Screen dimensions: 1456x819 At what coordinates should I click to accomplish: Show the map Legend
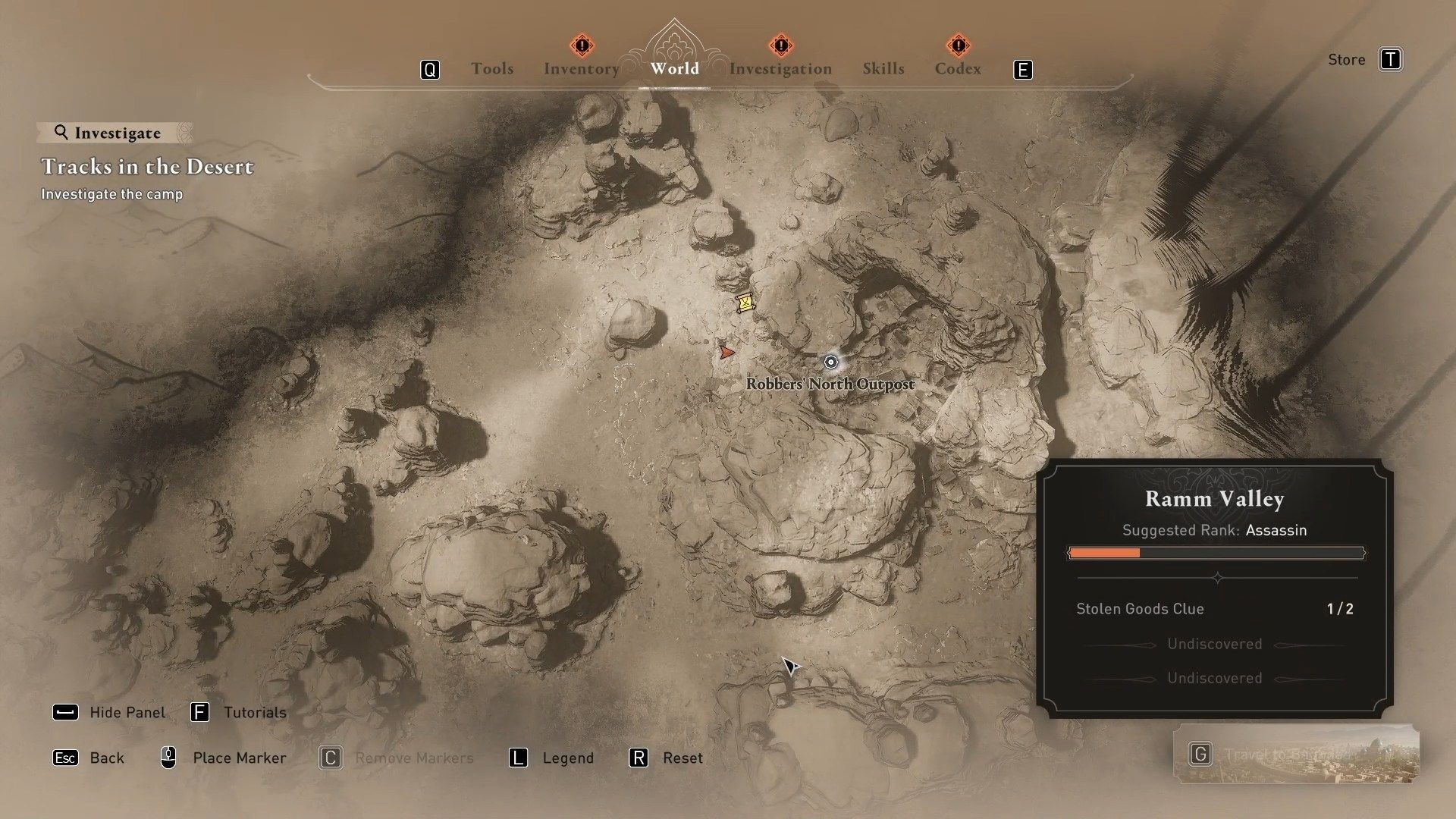point(567,758)
